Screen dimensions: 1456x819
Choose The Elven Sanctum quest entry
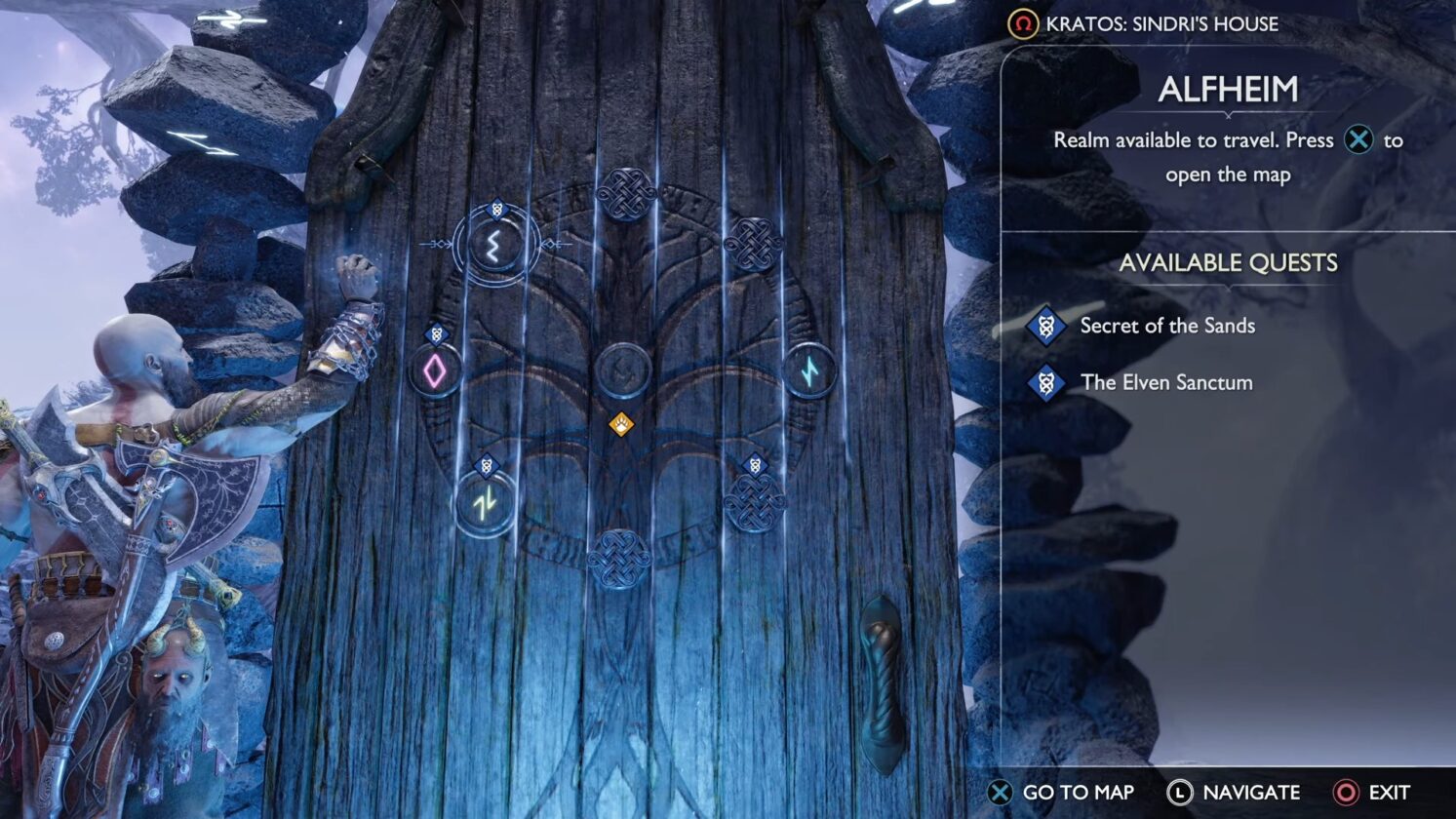[1165, 382]
